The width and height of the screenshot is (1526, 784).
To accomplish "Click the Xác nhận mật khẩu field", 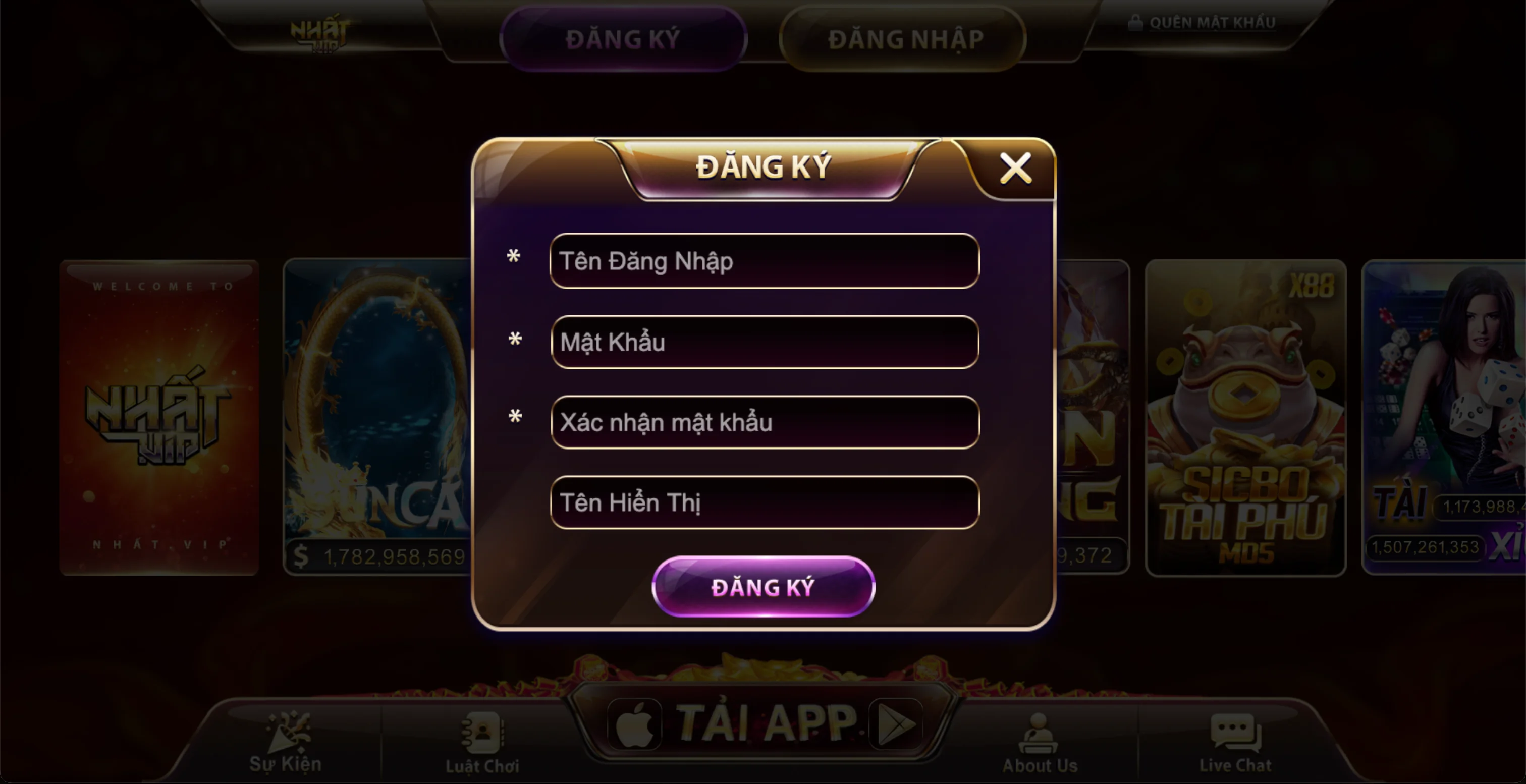I will 763,422.
